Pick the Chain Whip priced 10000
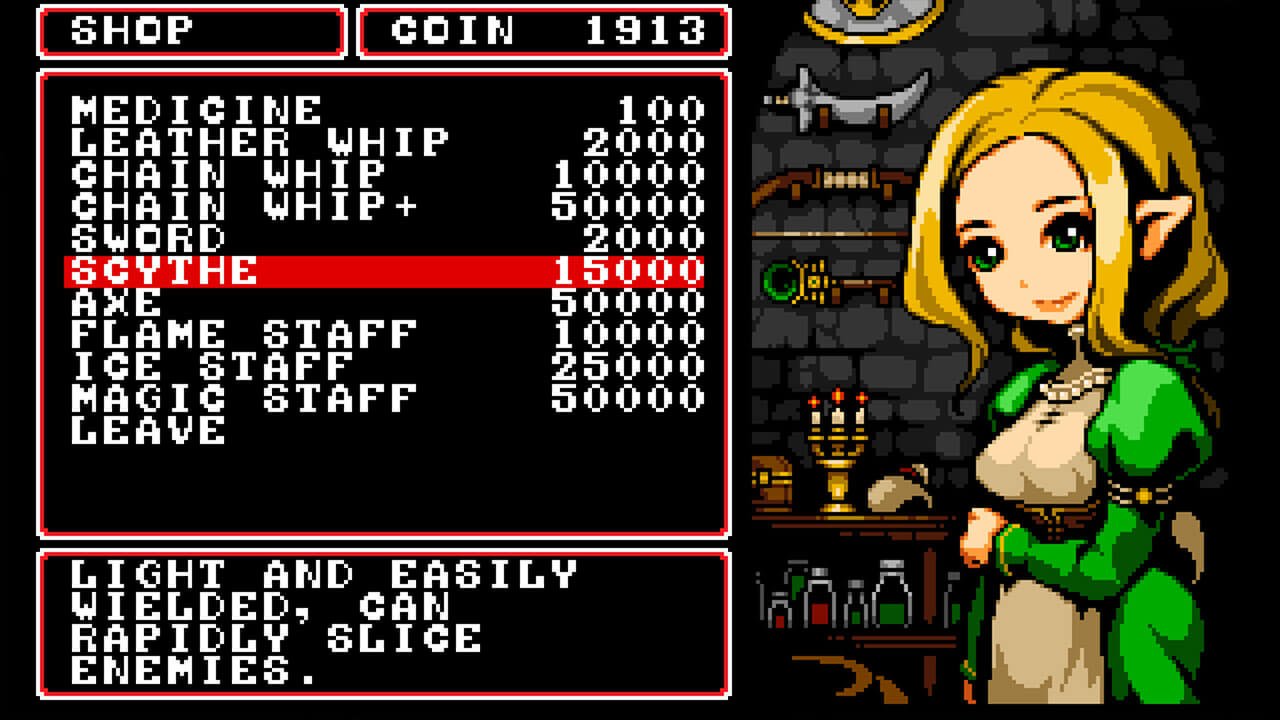The width and height of the screenshot is (1280, 720). (x=228, y=174)
